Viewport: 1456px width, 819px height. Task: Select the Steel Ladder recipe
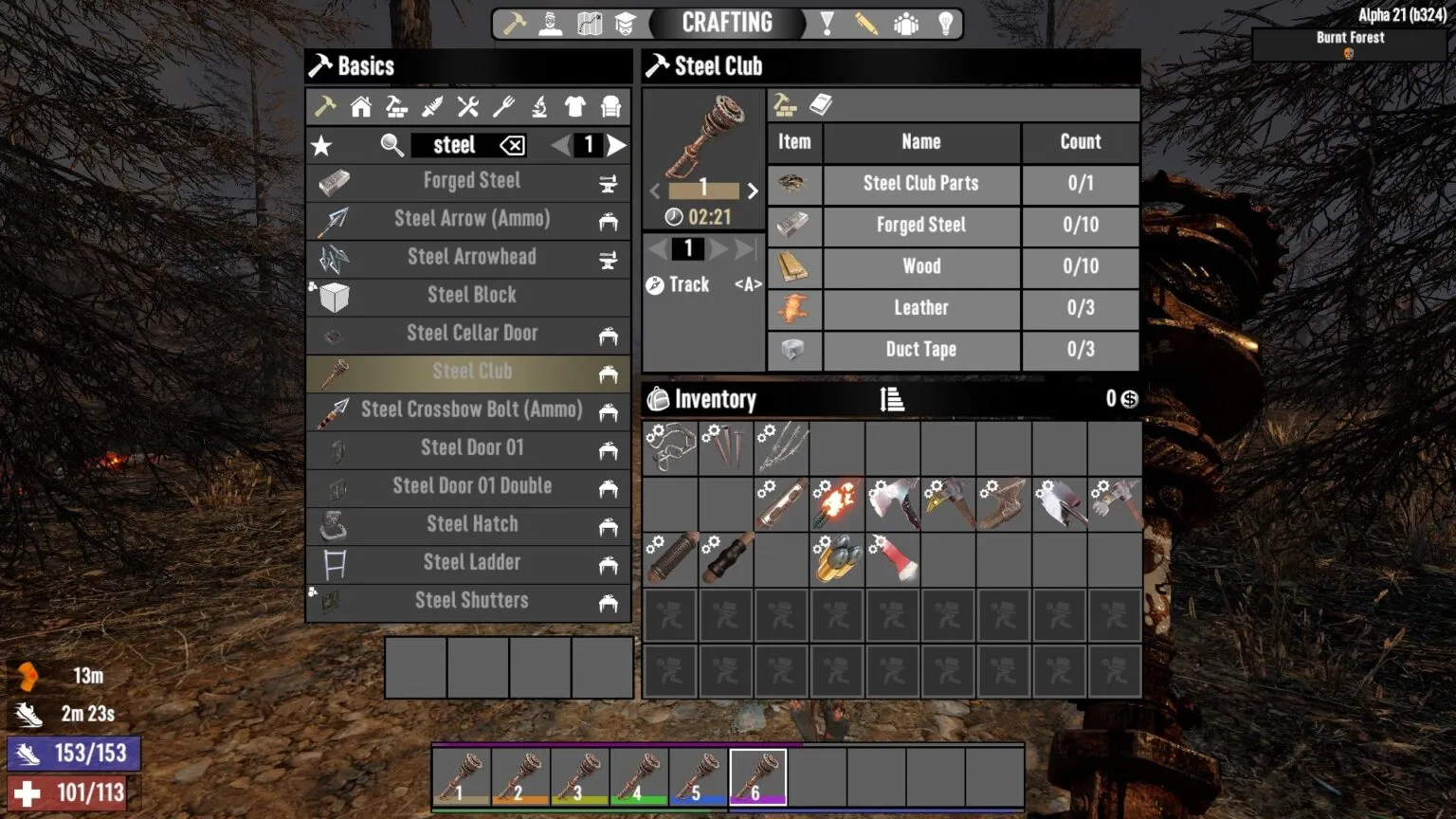471,562
